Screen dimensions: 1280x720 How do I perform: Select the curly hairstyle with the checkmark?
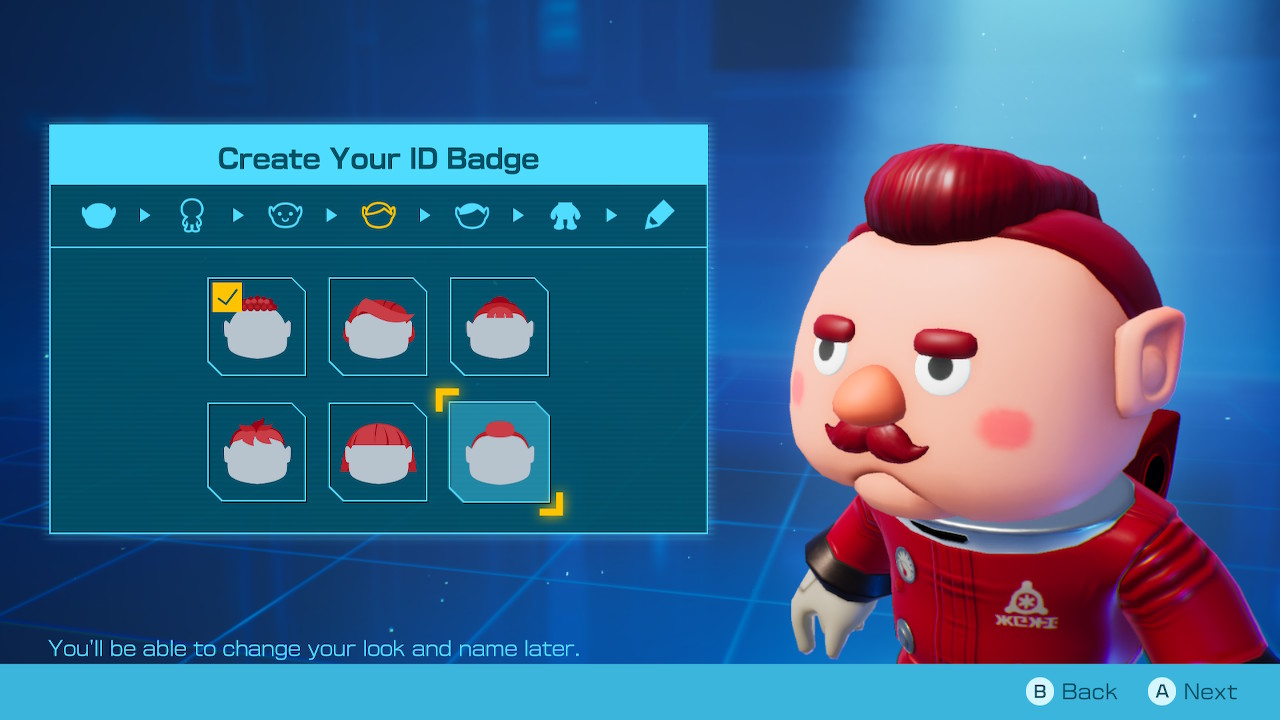pos(257,327)
